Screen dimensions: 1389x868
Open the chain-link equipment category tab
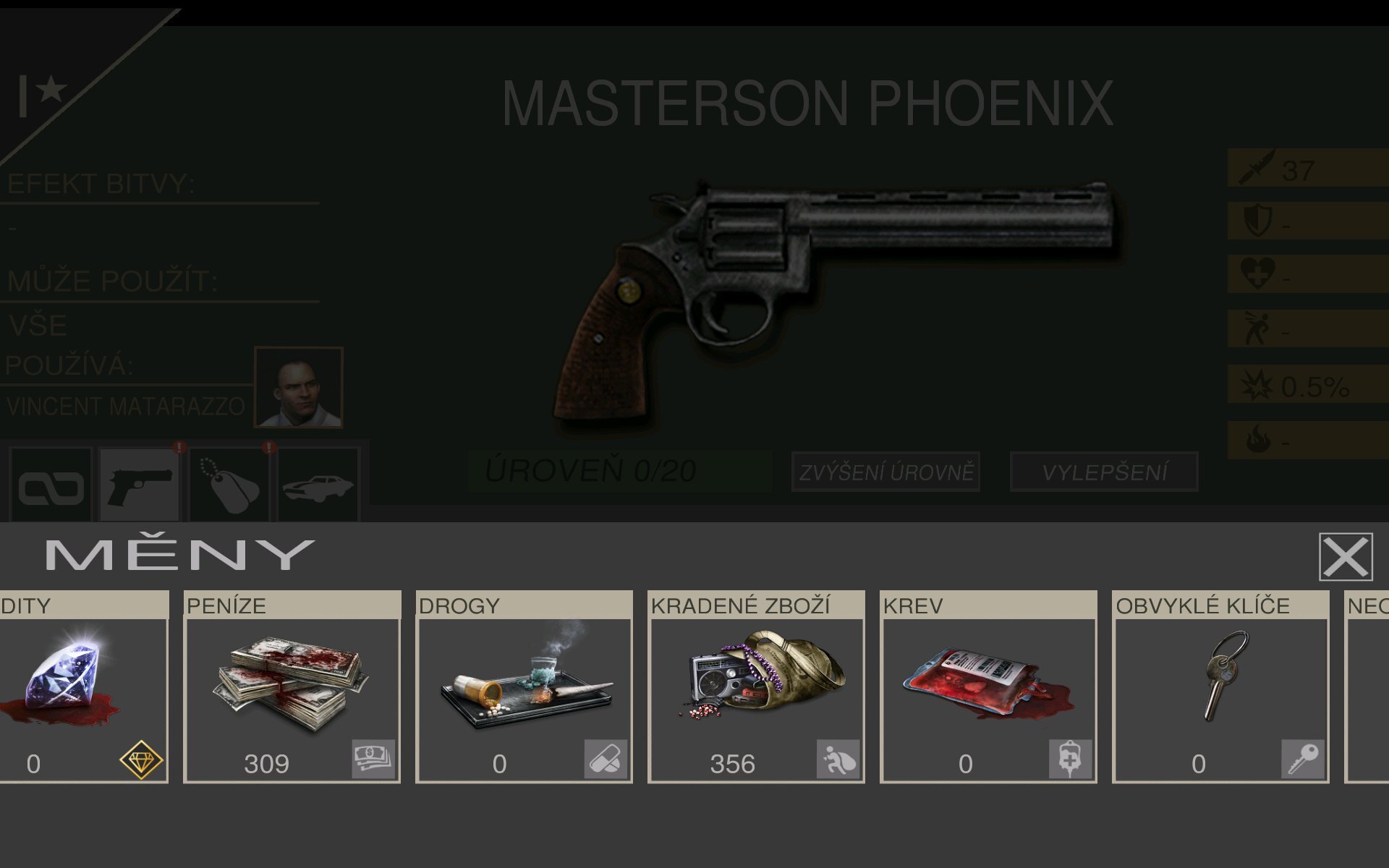tap(49, 481)
